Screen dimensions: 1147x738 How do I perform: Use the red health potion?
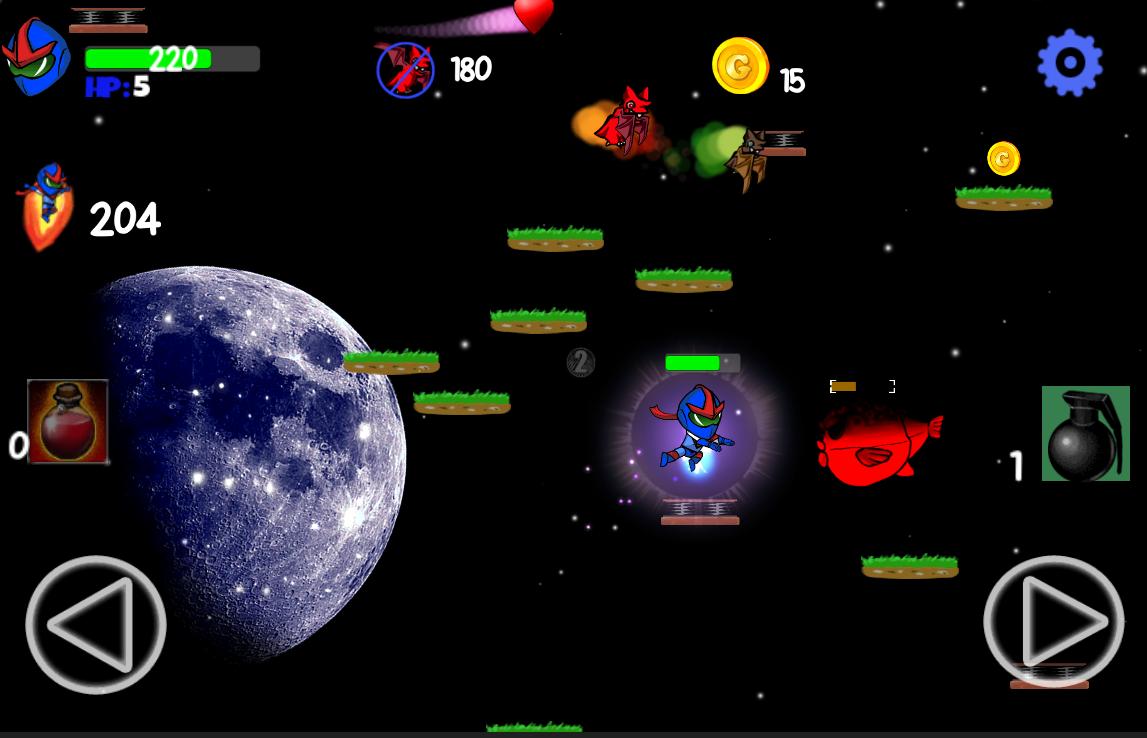pyautogui.click(x=68, y=421)
